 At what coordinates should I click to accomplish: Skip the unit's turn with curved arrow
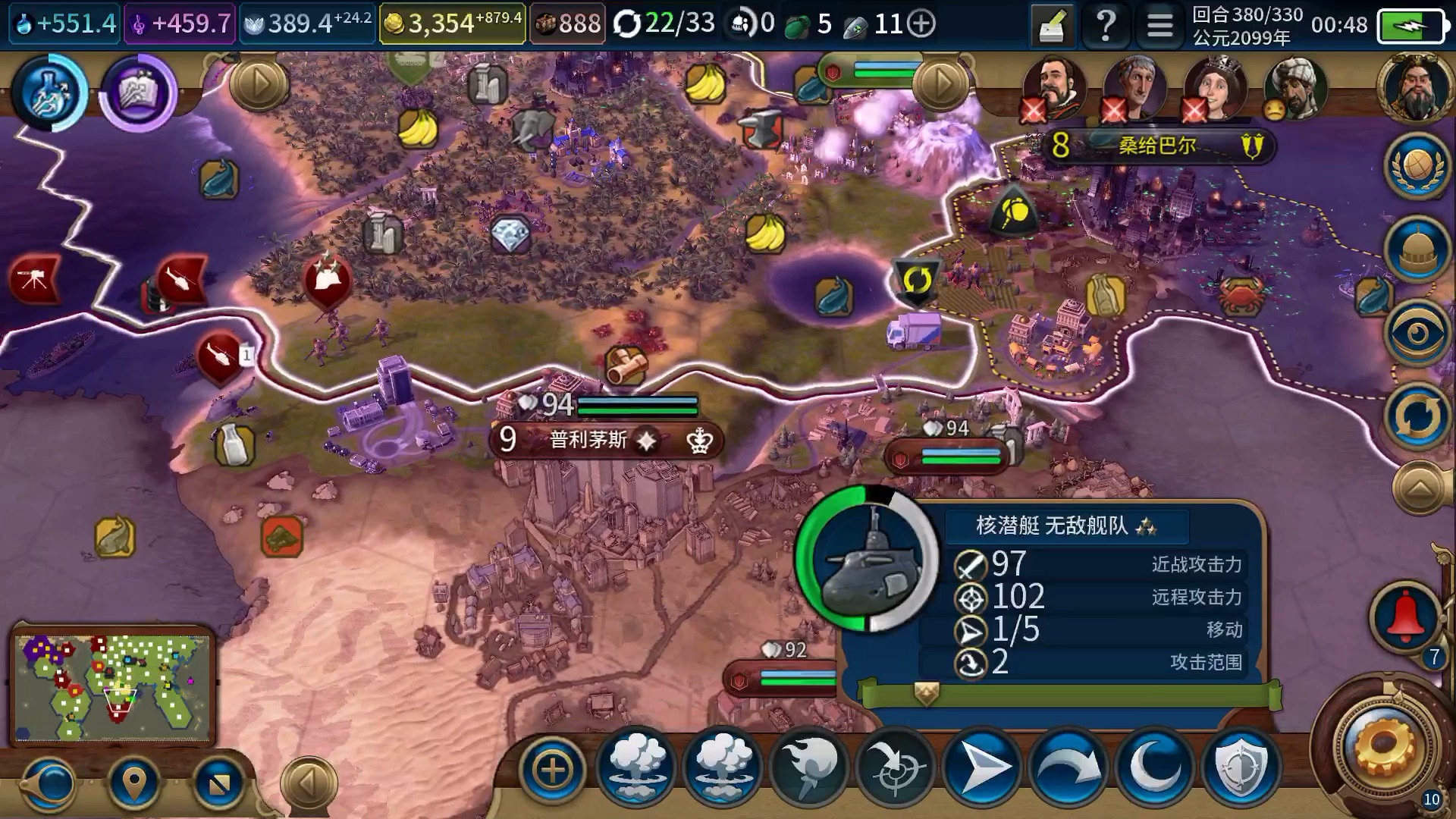(x=1068, y=768)
